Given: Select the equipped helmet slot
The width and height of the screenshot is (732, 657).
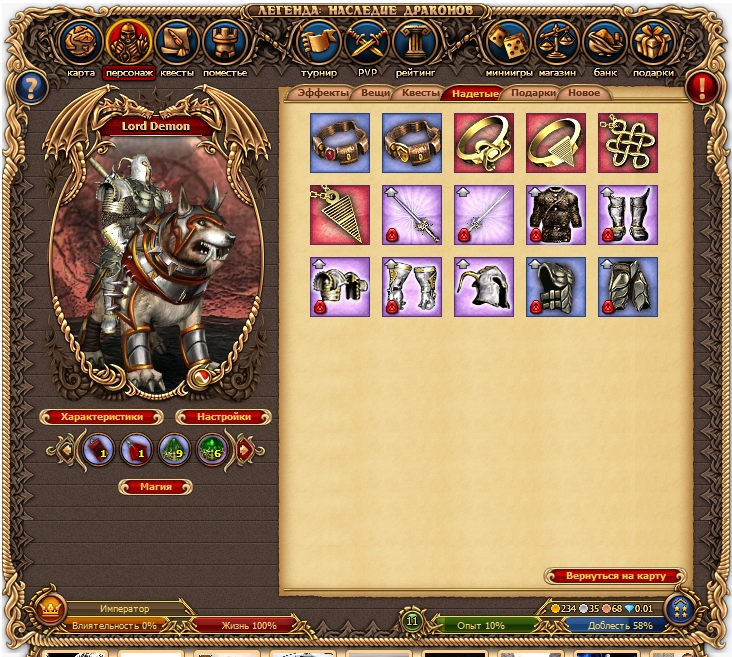Looking at the screenshot, I should pos(484,286).
